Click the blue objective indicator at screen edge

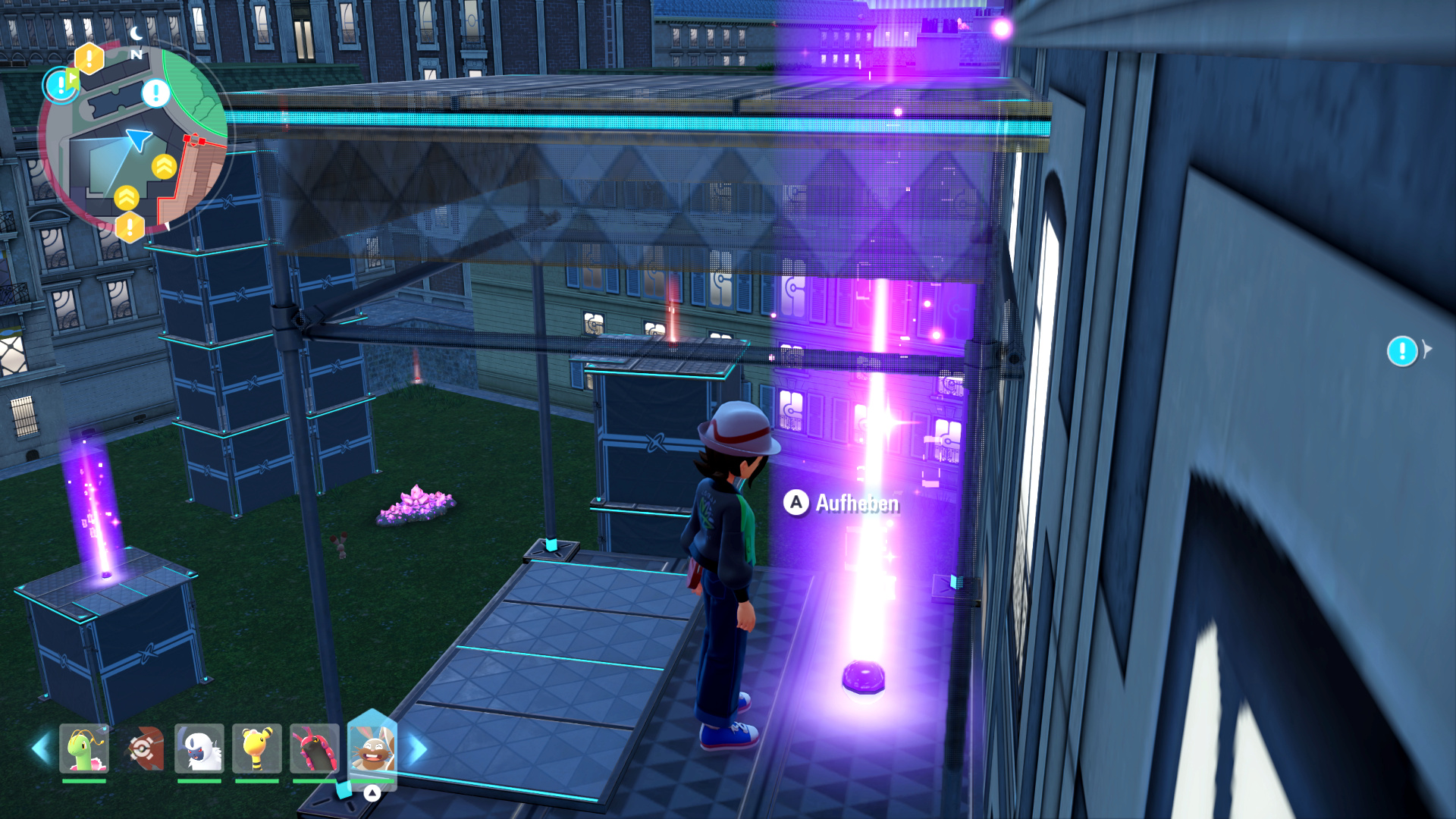pyautogui.click(x=1402, y=351)
